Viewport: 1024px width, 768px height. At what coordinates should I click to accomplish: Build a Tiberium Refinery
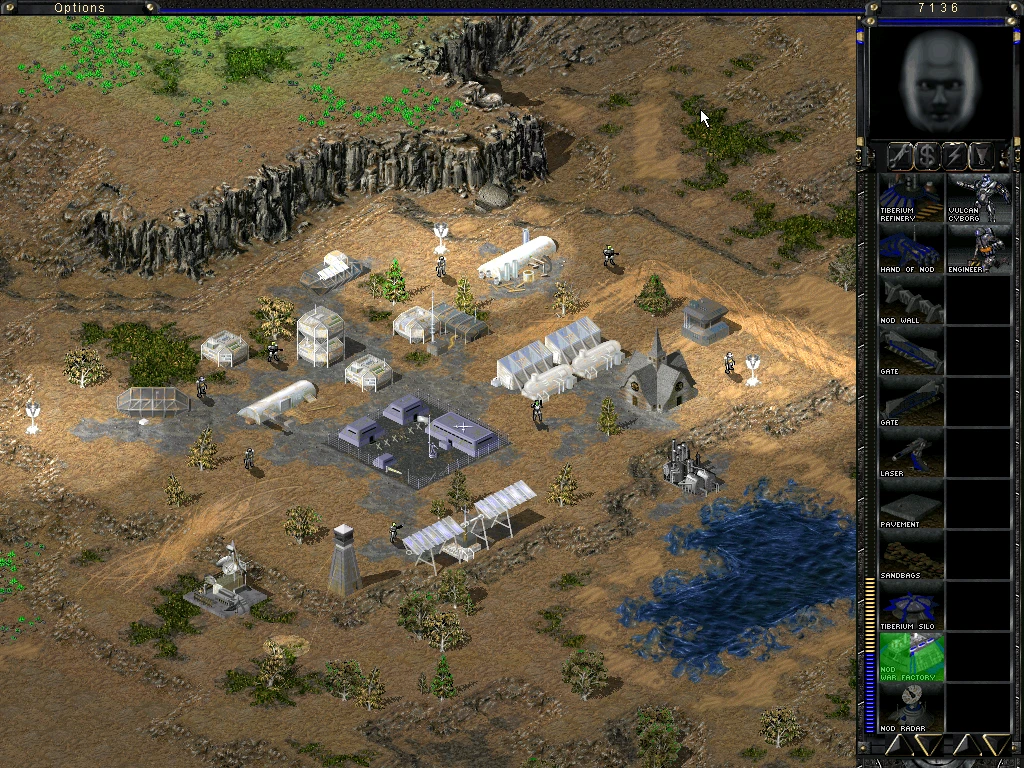coord(911,198)
